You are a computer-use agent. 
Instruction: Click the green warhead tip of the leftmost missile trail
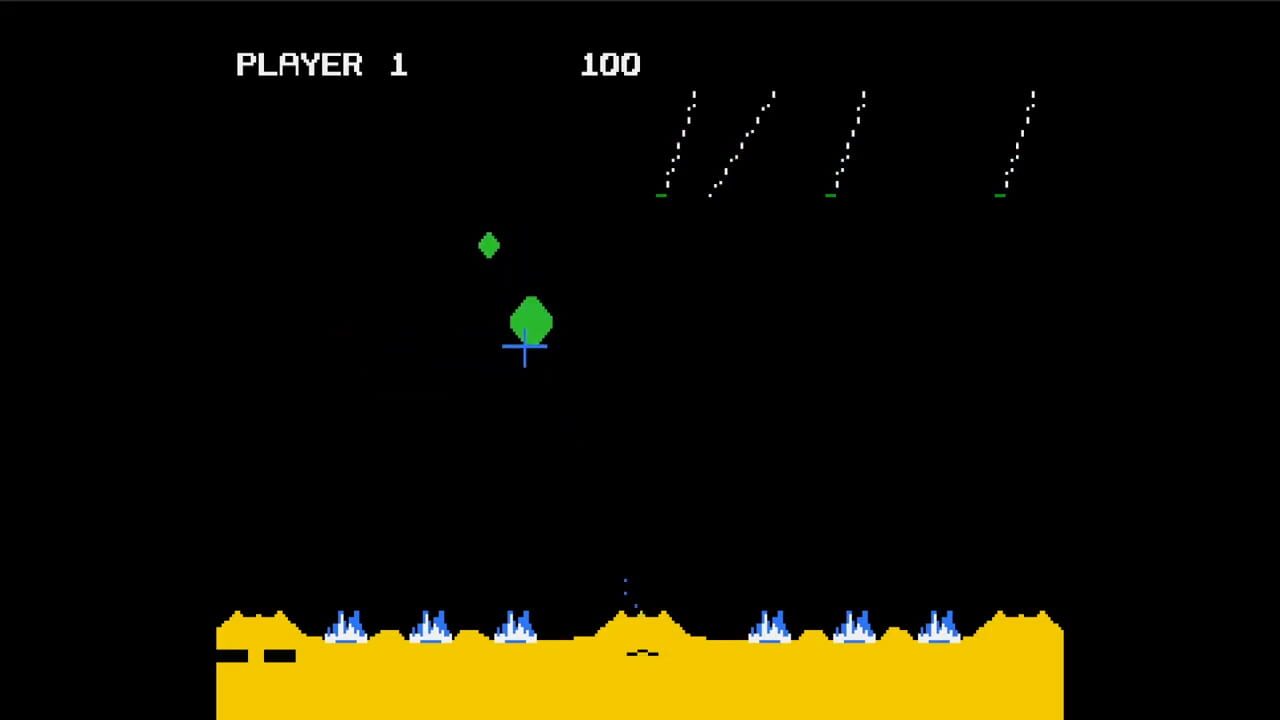click(x=659, y=195)
